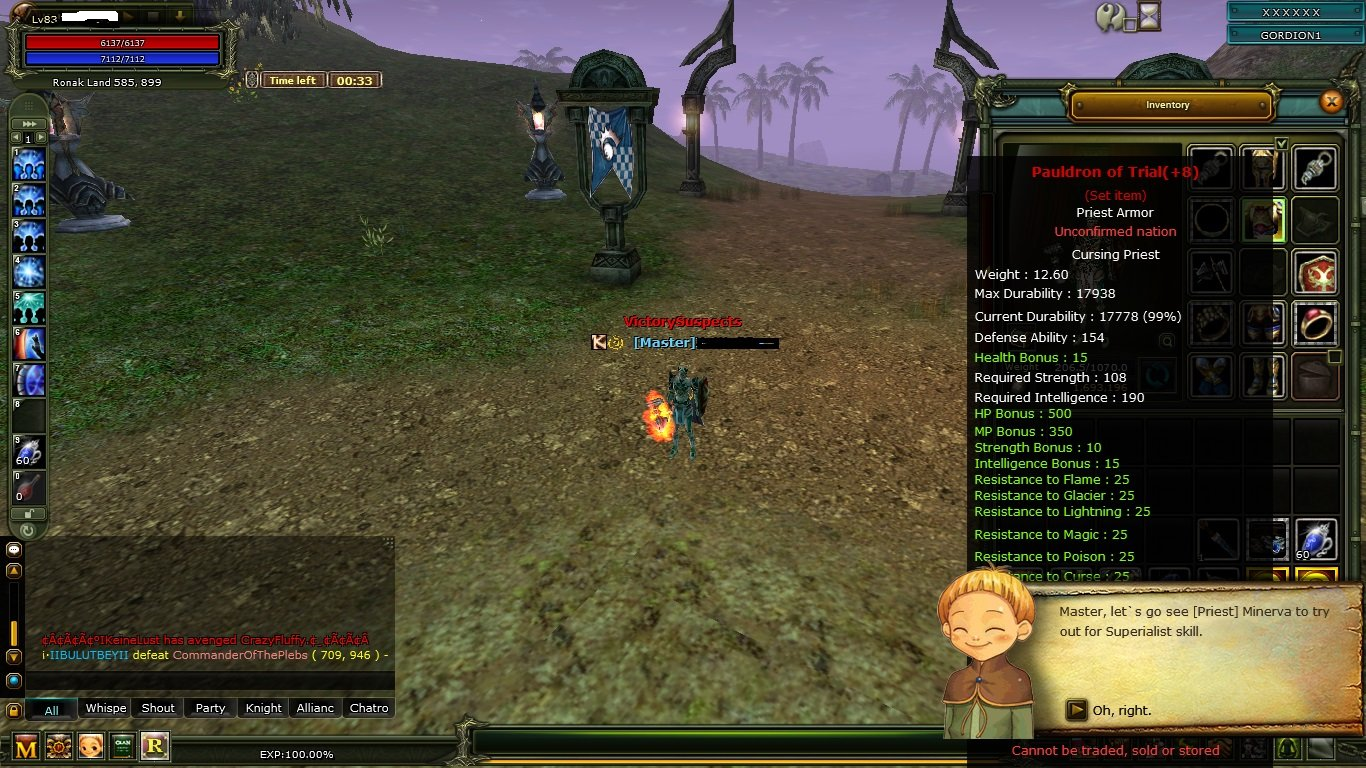The width and height of the screenshot is (1366, 768).
Task: Close the Inventory window
Action: pyautogui.click(x=1330, y=101)
